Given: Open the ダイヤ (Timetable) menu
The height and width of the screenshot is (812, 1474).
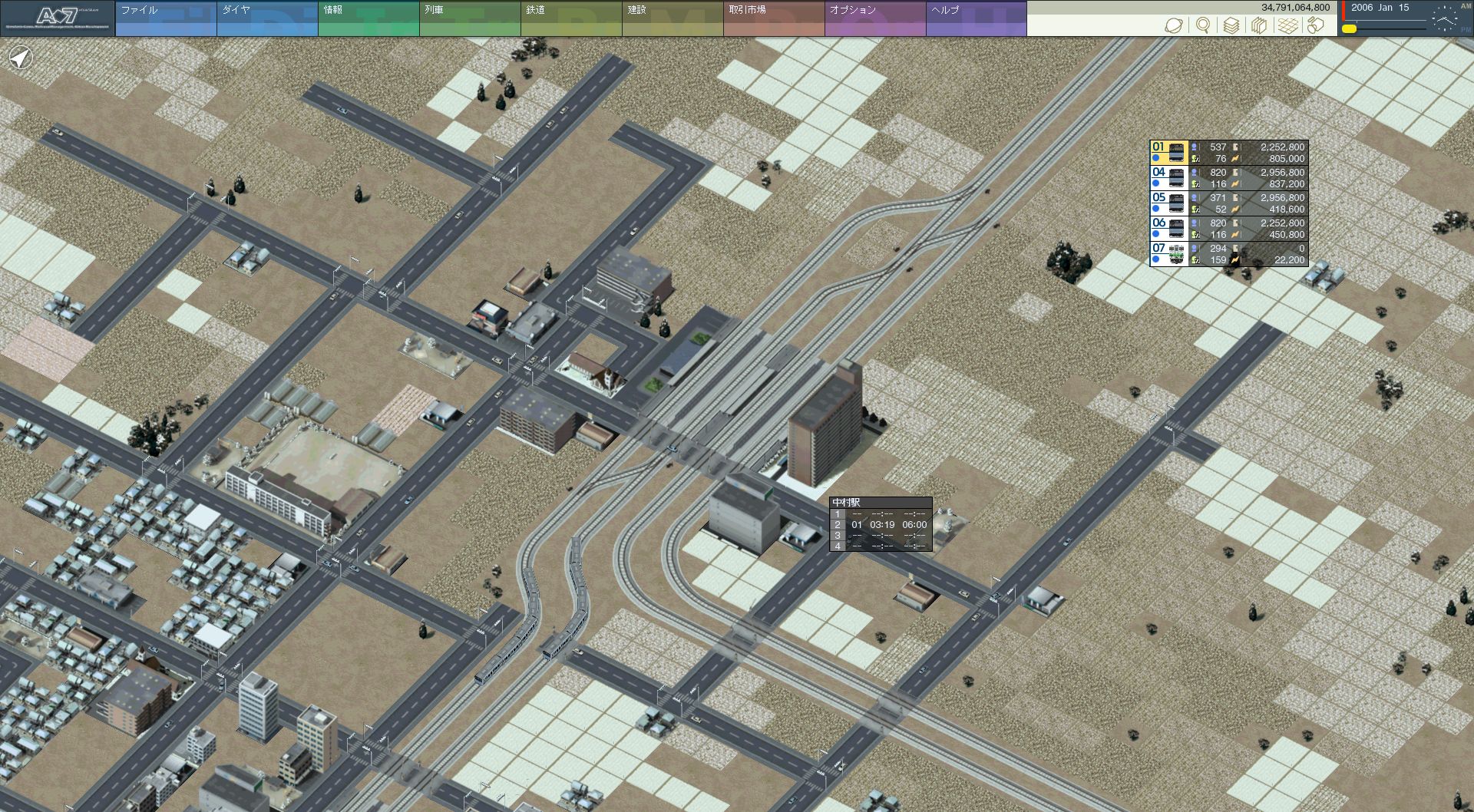Looking at the screenshot, I should [266, 18].
